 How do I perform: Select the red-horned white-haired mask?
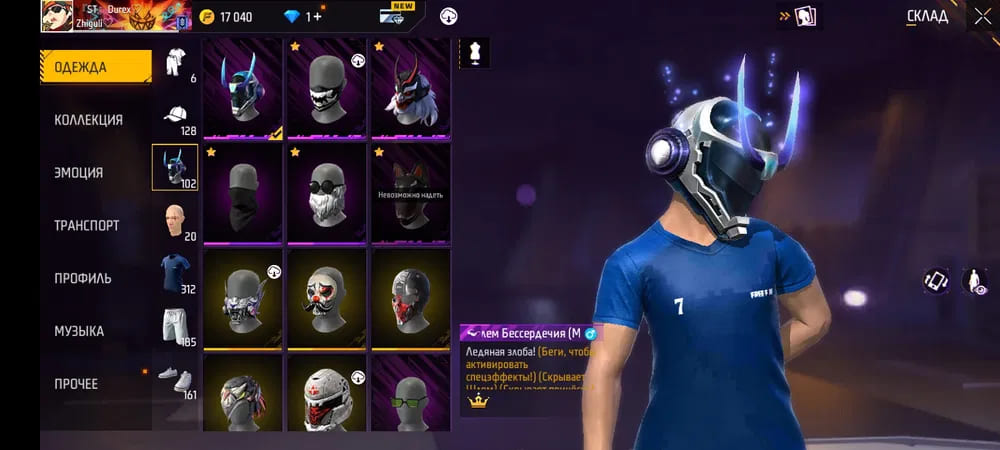pyautogui.click(x=411, y=88)
